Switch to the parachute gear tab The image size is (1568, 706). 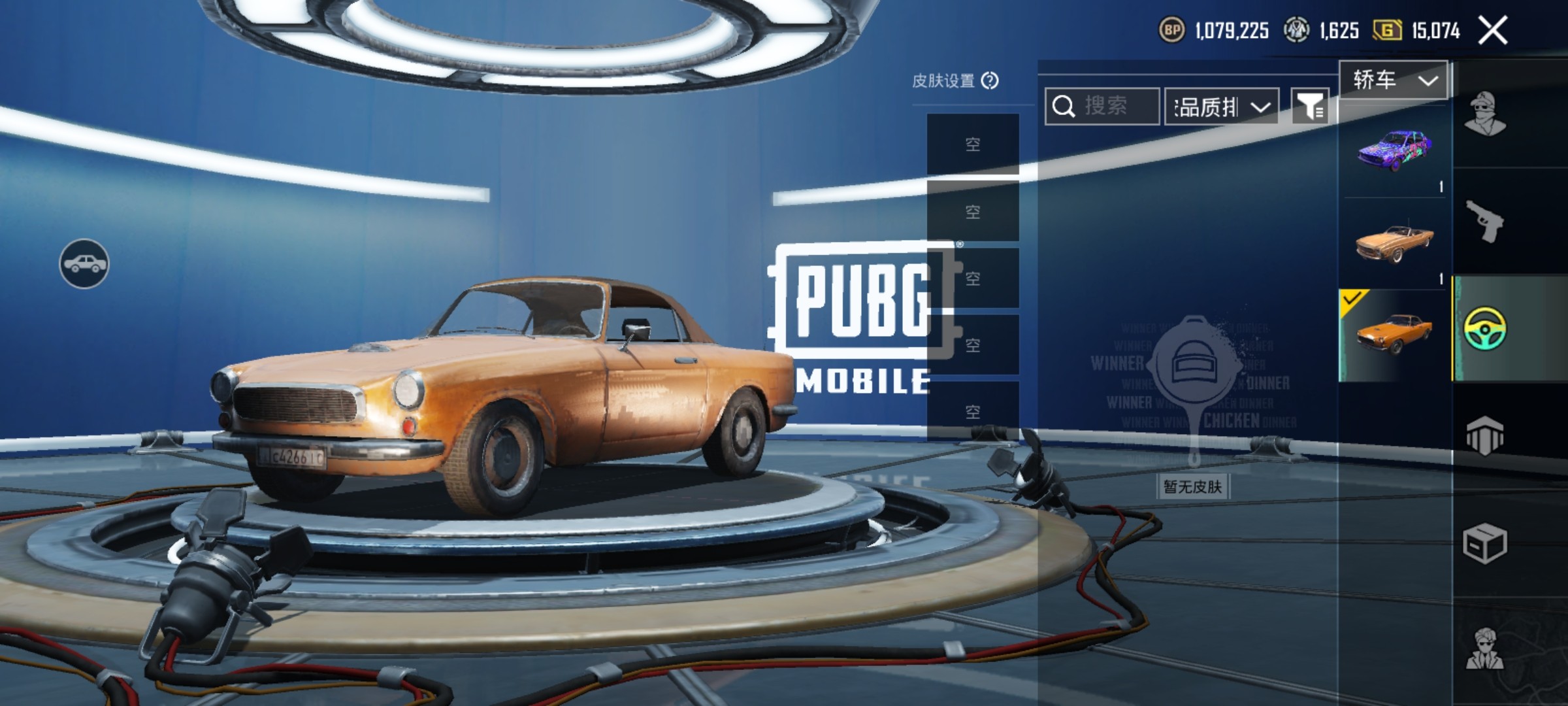(1485, 435)
